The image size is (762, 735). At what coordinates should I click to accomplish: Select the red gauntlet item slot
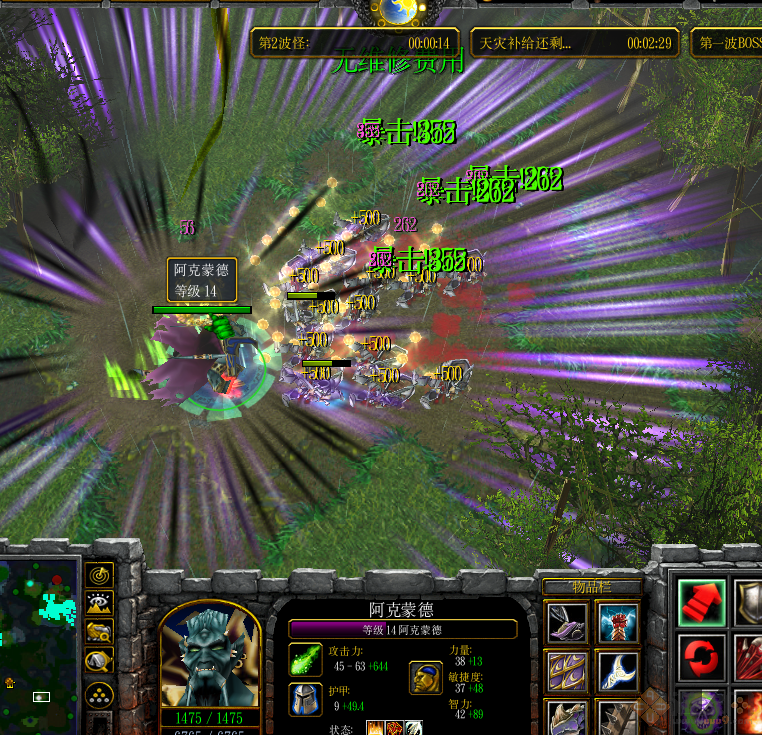click(x=618, y=623)
